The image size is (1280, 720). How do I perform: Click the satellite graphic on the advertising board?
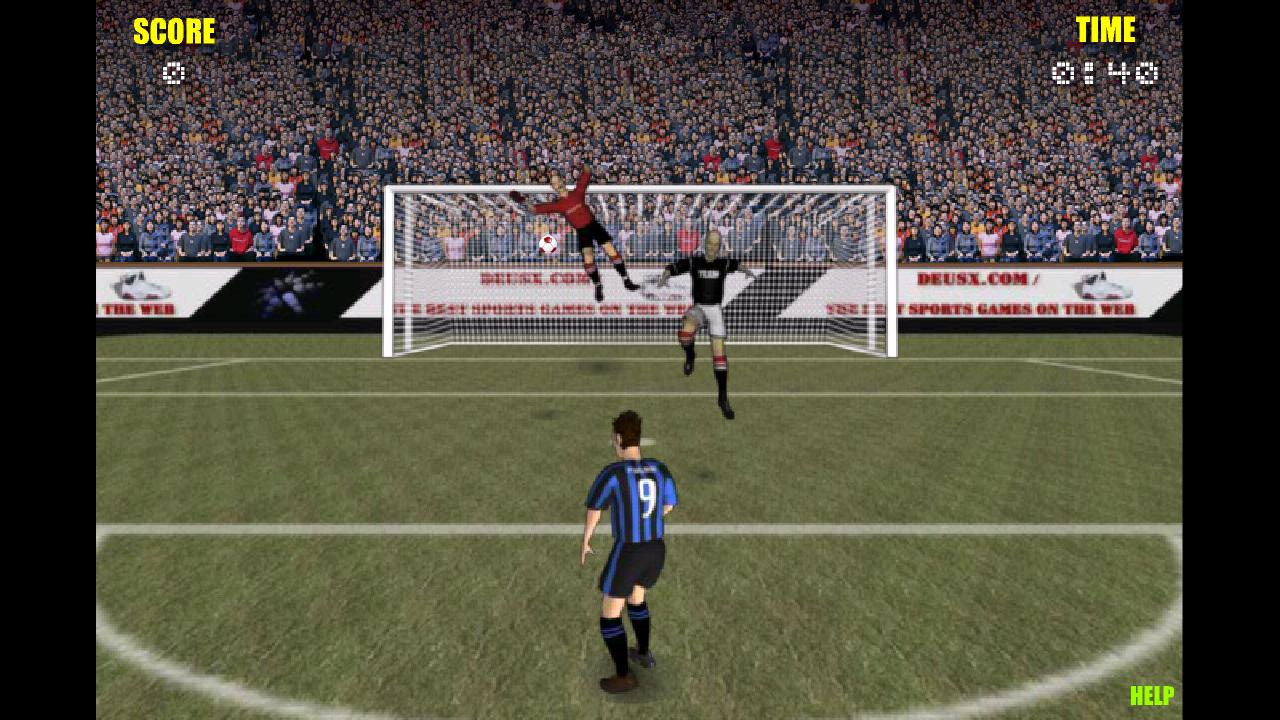(290, 292)
